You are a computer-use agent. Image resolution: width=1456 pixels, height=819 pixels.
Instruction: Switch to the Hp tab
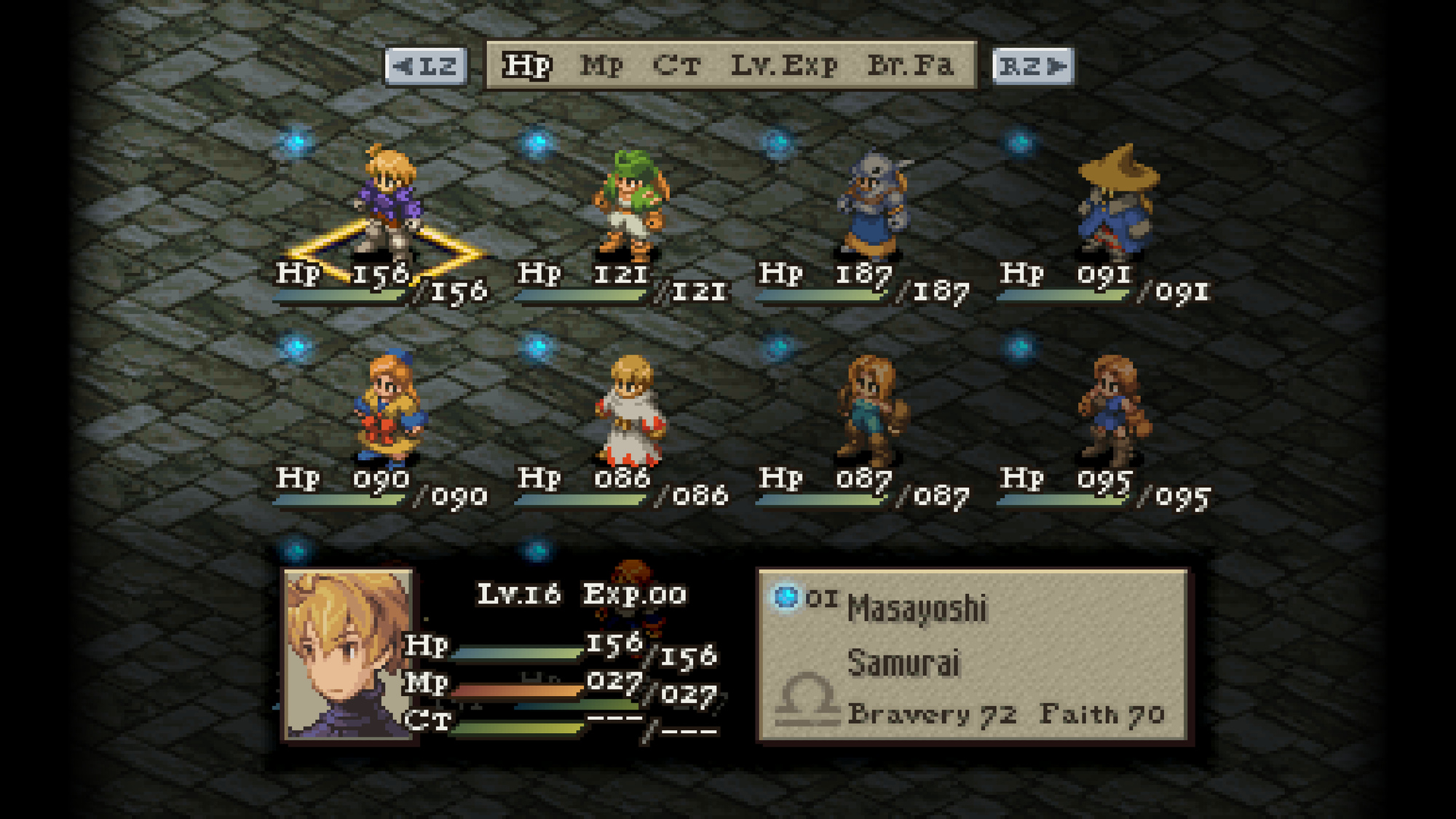[x=527, y=66]
